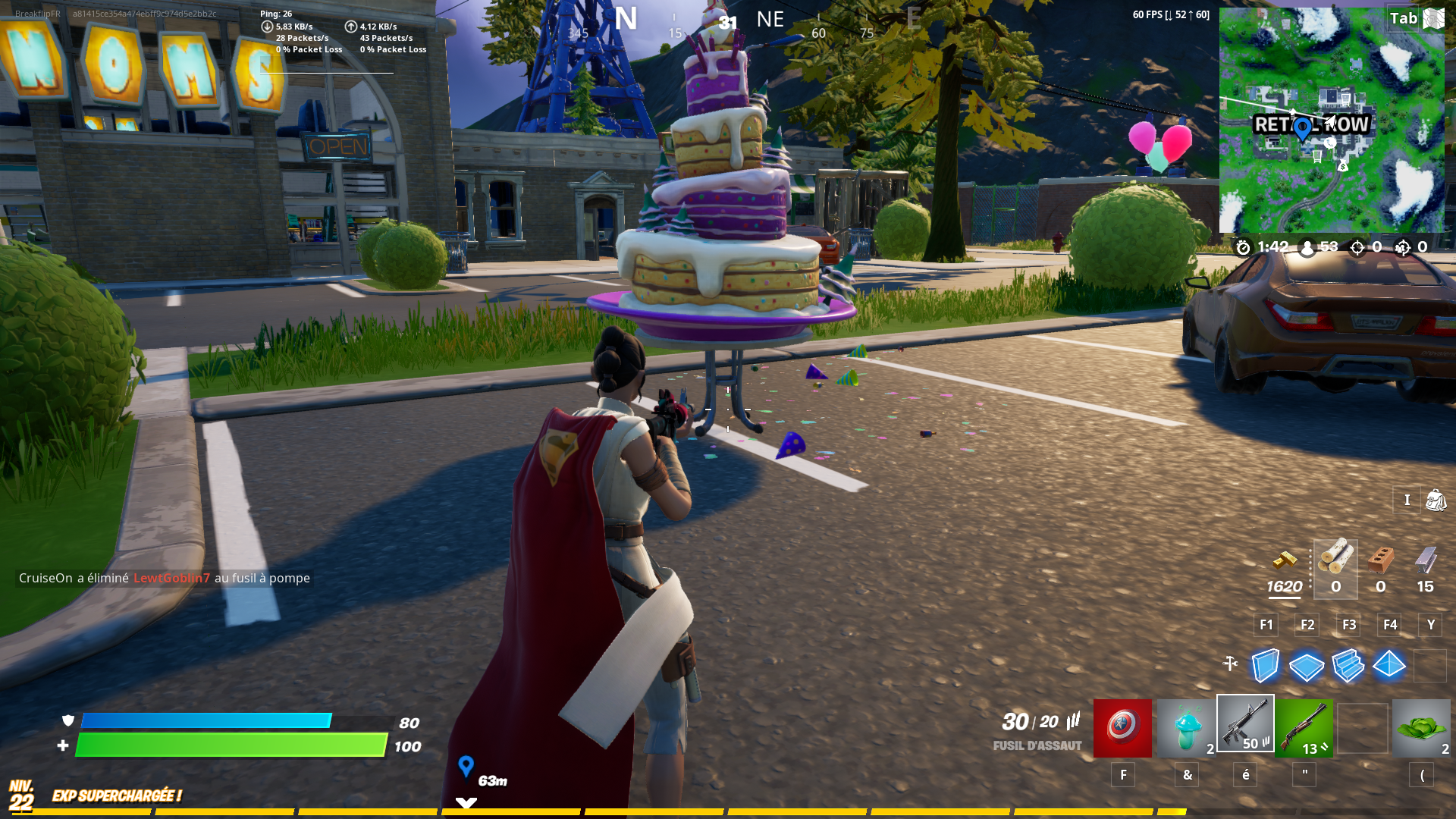Select the wall build piece icon
The height and width of the screenshot is (819, 1456).
coord(1266,666)
